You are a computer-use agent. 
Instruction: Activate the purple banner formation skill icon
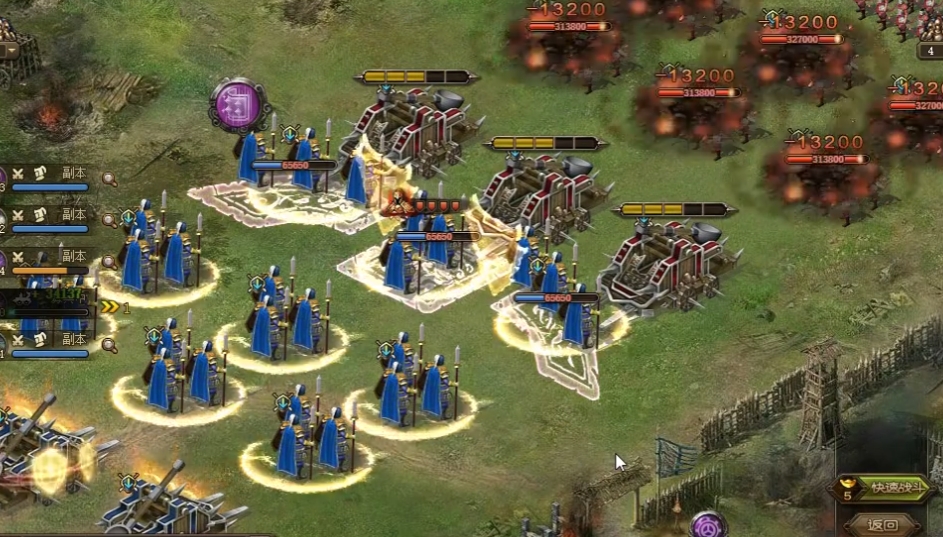click(x=240, y=104)
